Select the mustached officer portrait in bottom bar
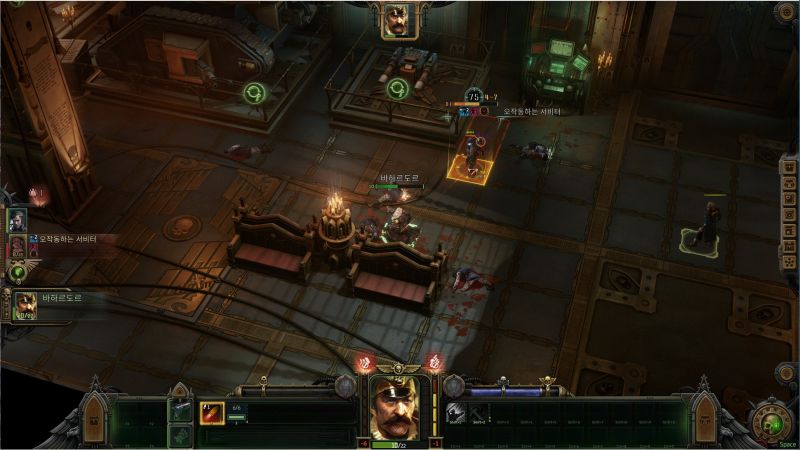Viewport: 800px width, 450px height. pyautogui.click(x=400, y=405)
